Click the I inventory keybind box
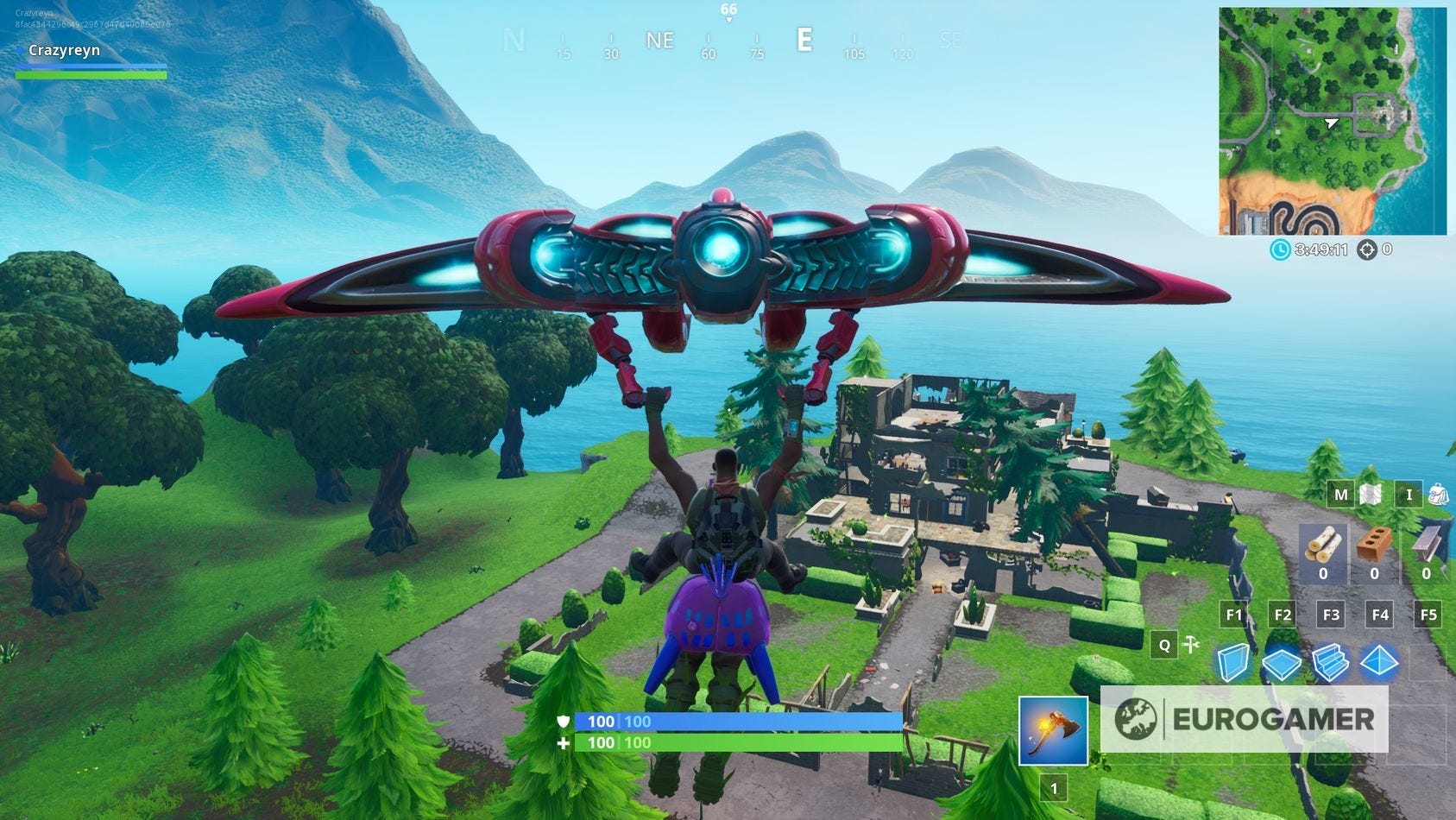1456x820 pixels. coord(1409,495)
